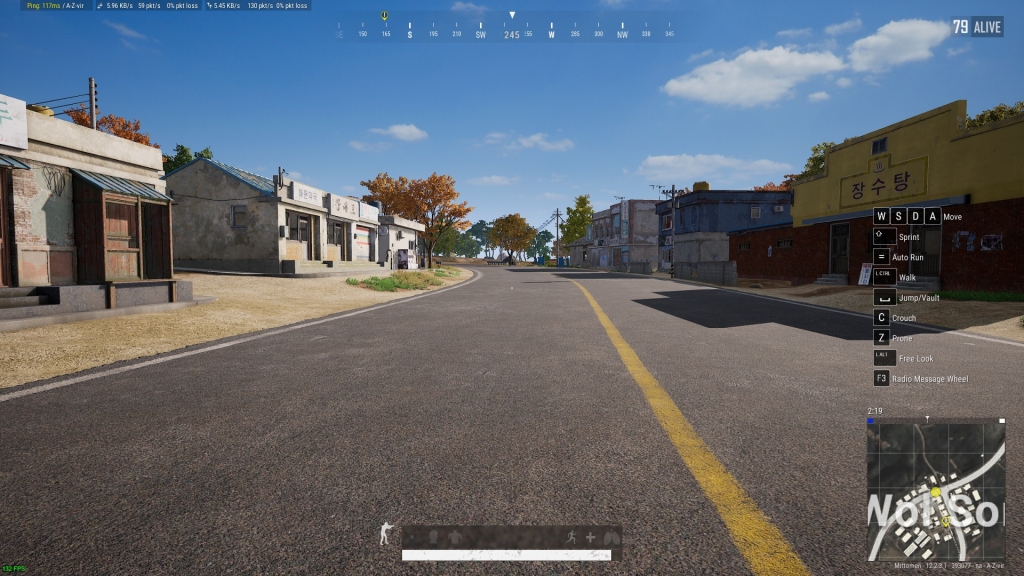Click the lungs breath icon
The width and height of the screenshot is (1024, 576).
coord(609,537)
